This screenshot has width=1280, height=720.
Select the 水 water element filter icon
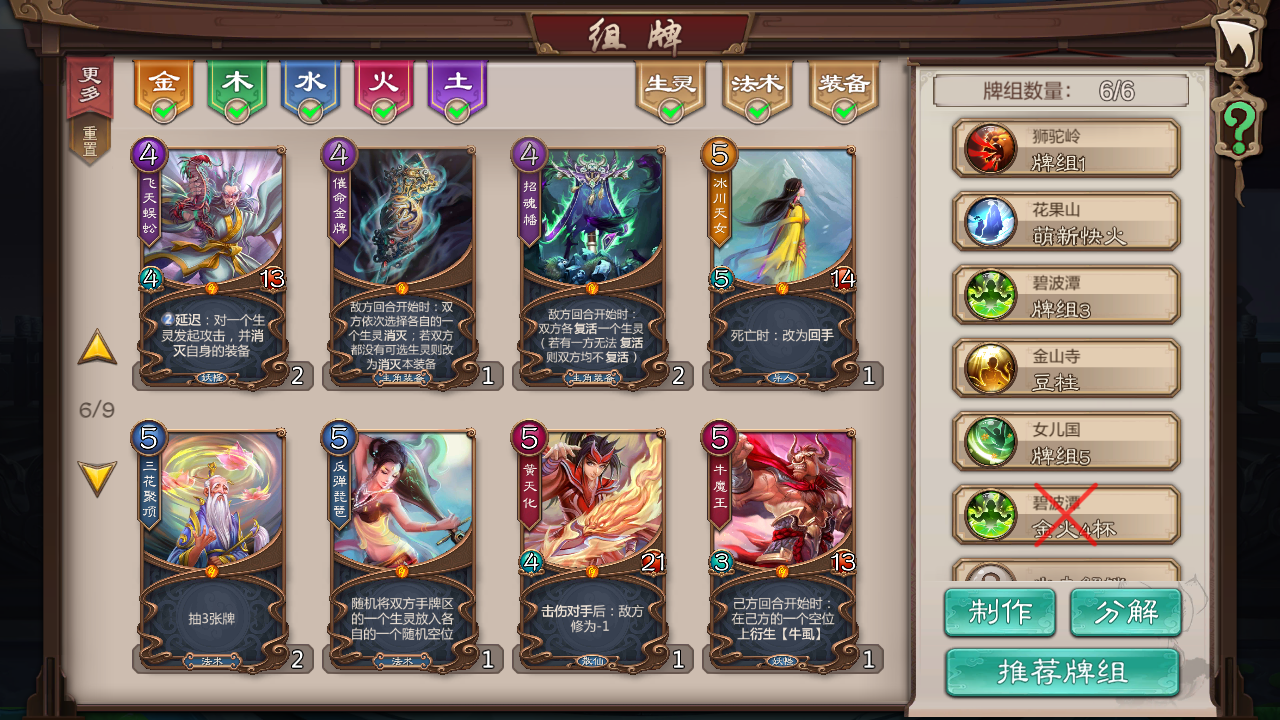(x=310, y=83)
